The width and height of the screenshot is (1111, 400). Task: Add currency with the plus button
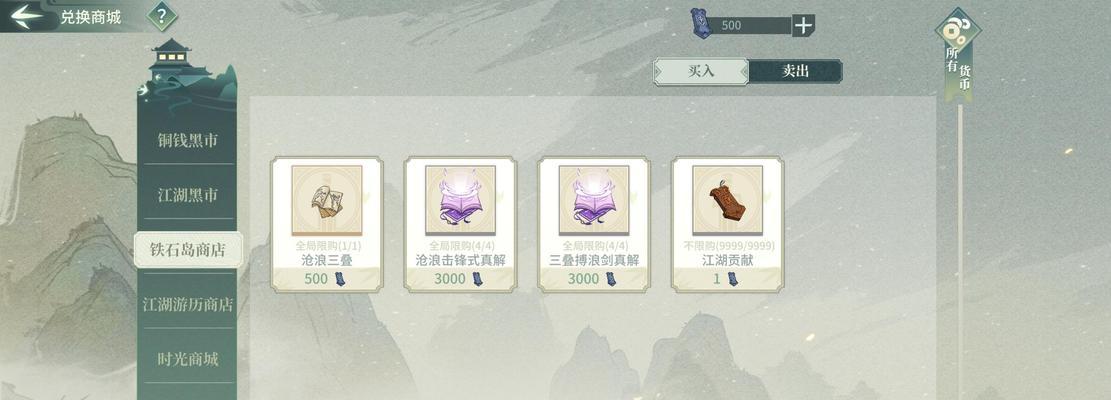[803, 25]
